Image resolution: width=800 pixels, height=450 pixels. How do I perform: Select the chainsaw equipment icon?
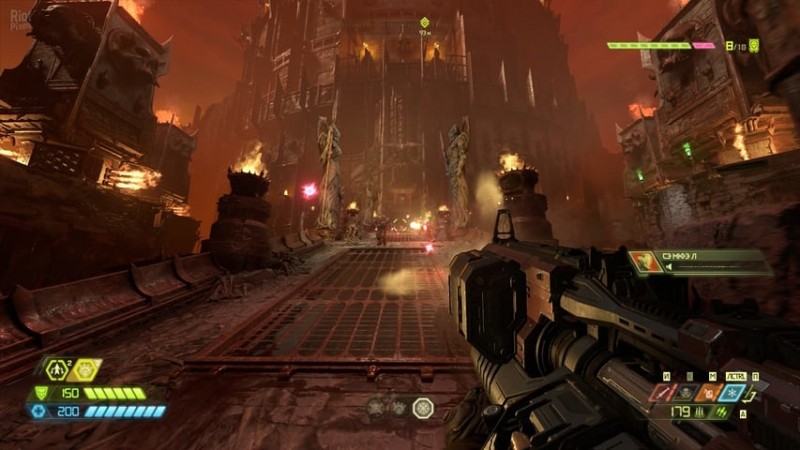tap(662, 393)
